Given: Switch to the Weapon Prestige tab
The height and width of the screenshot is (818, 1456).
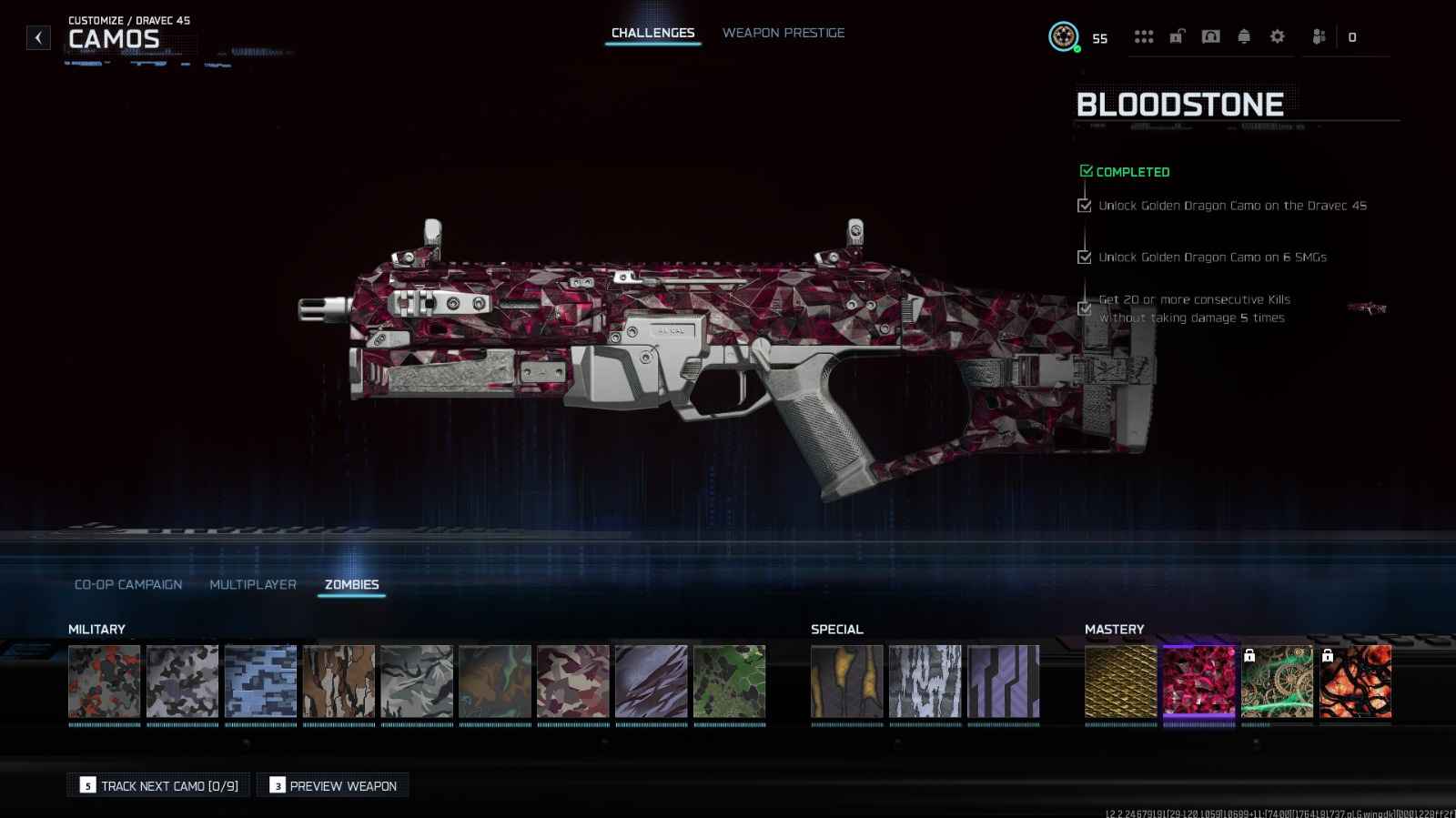Looking at the screenshot, I should click(x=784, y=33).
